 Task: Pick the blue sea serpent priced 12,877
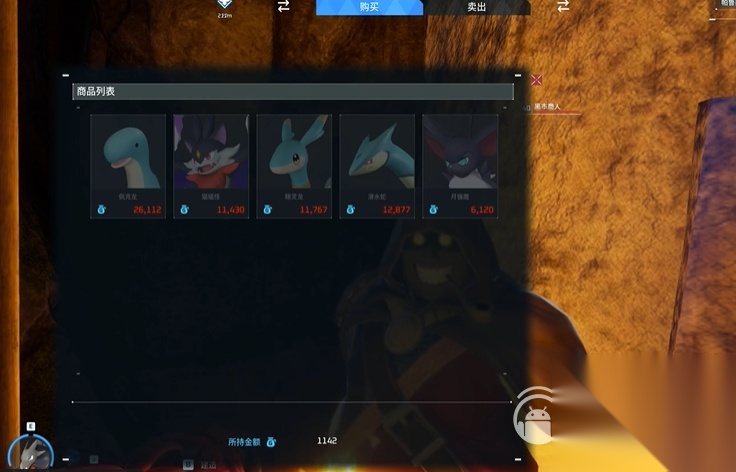377,165
